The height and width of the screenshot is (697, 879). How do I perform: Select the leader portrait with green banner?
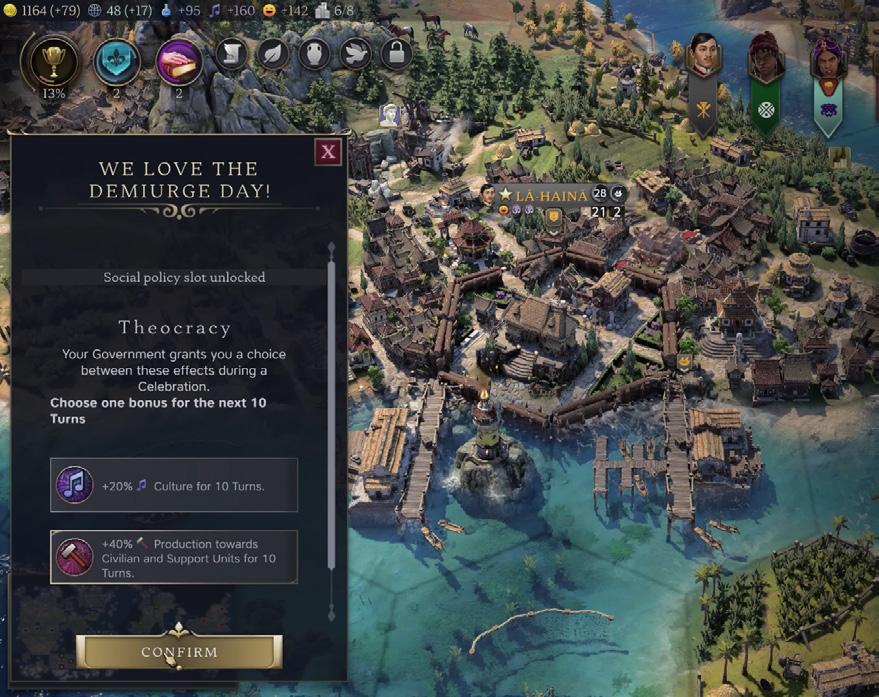click(765, 58)
